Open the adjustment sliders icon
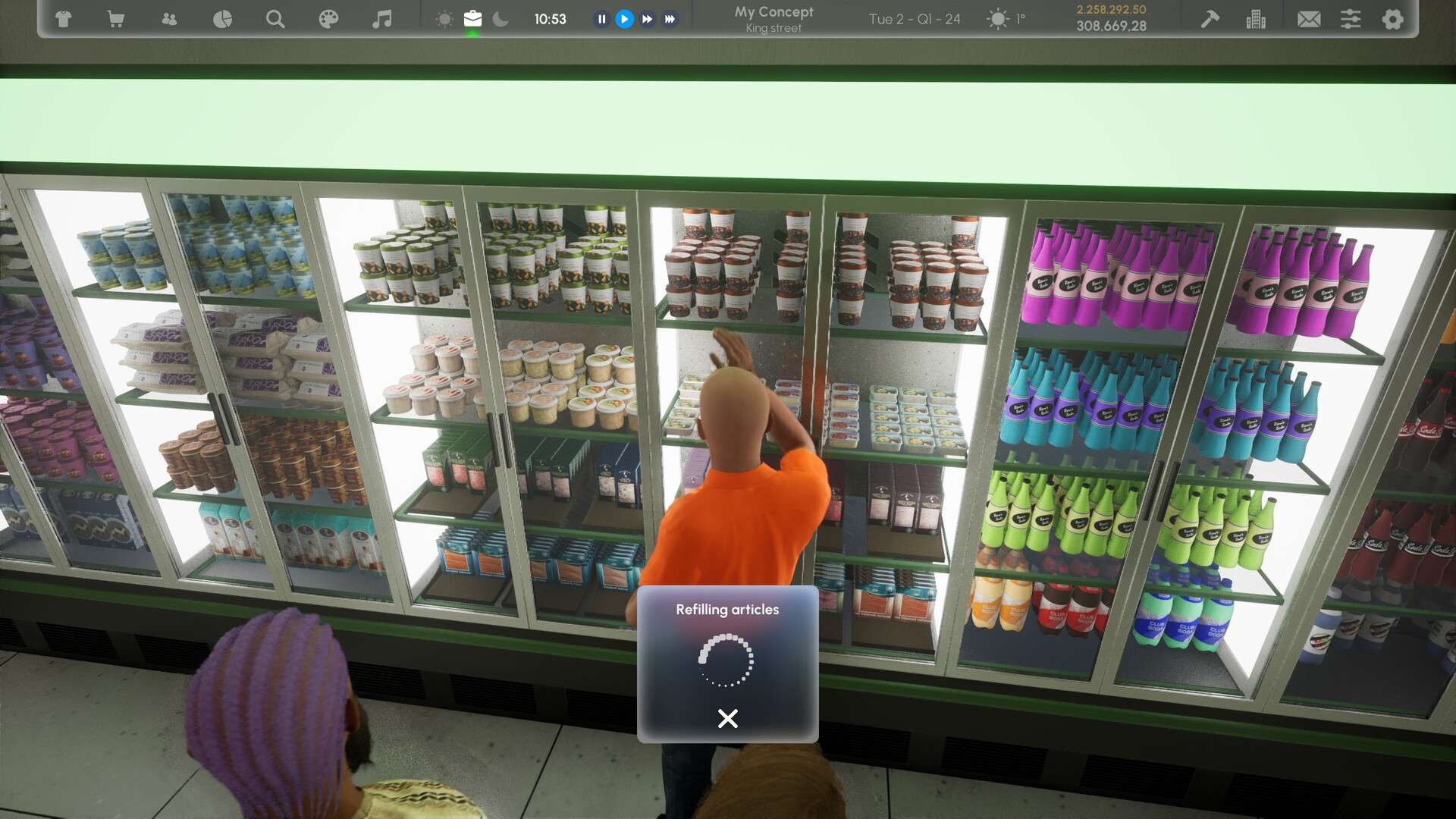 point(1351,19)
